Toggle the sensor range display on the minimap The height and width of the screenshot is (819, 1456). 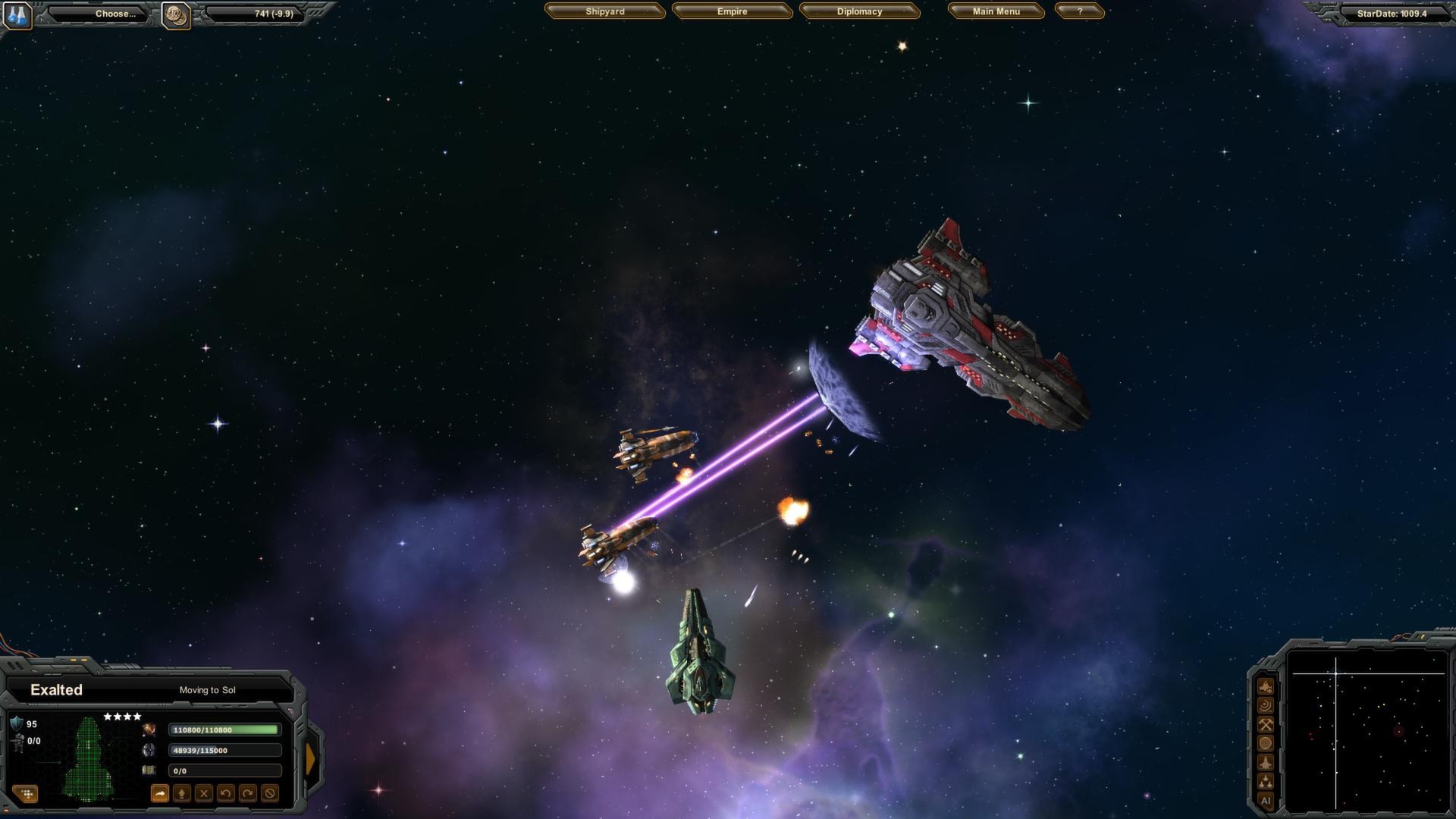coord(1265,704)
